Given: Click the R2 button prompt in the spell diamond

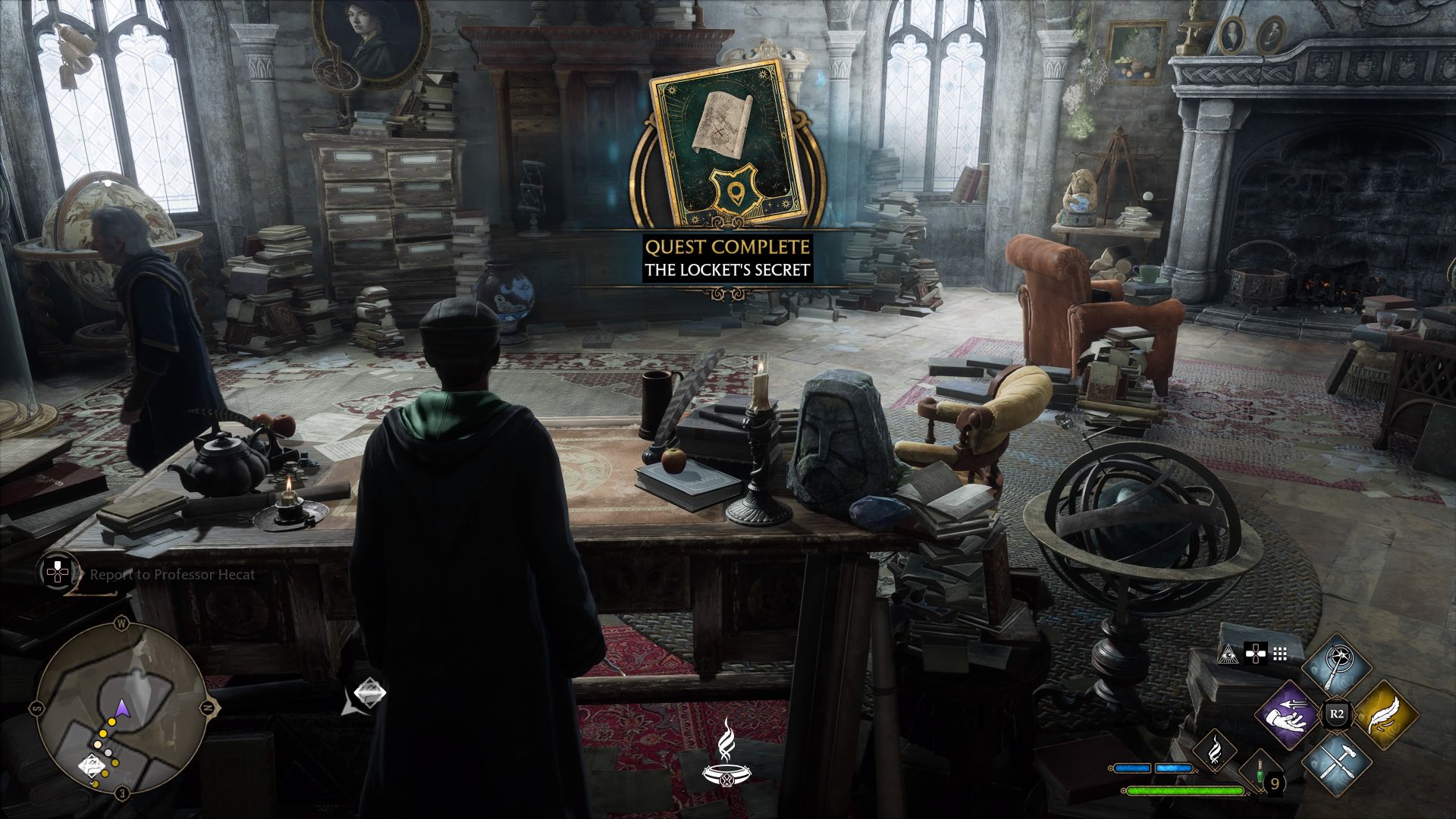Looking at the screenshot, I should pos(1337,713).
